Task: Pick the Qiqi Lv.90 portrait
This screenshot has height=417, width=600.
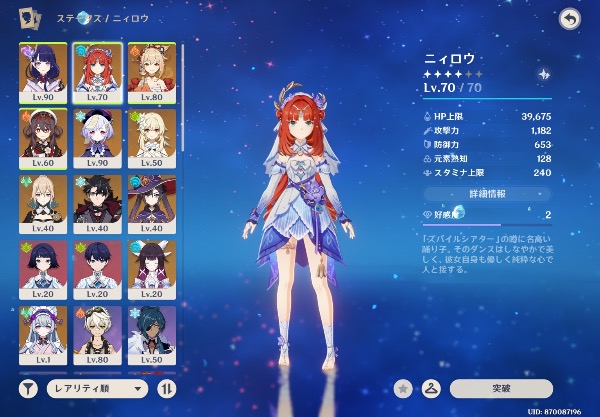Action: (96, 133)
